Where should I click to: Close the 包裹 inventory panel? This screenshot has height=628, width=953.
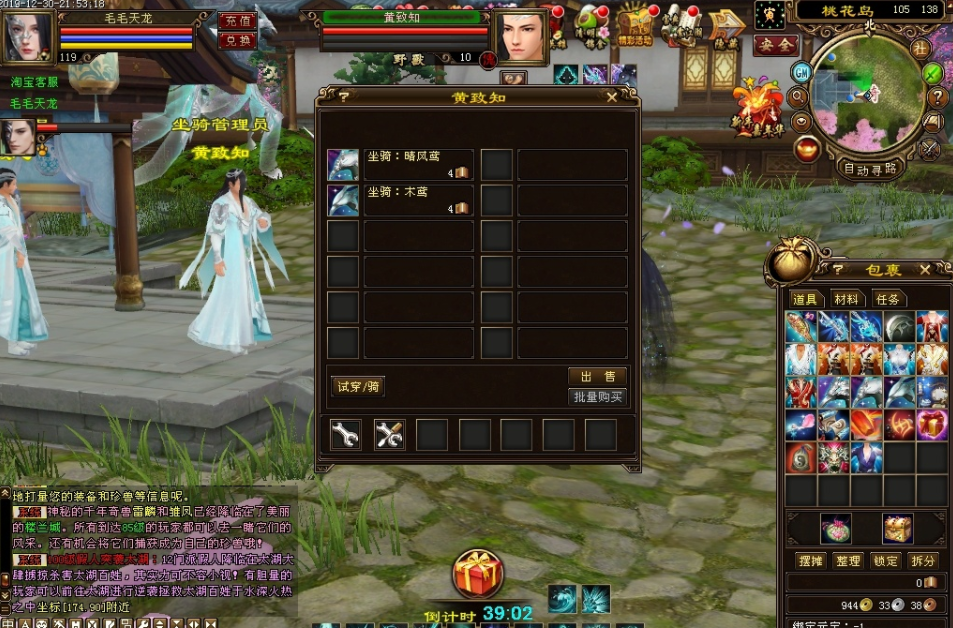click(925, 269)
